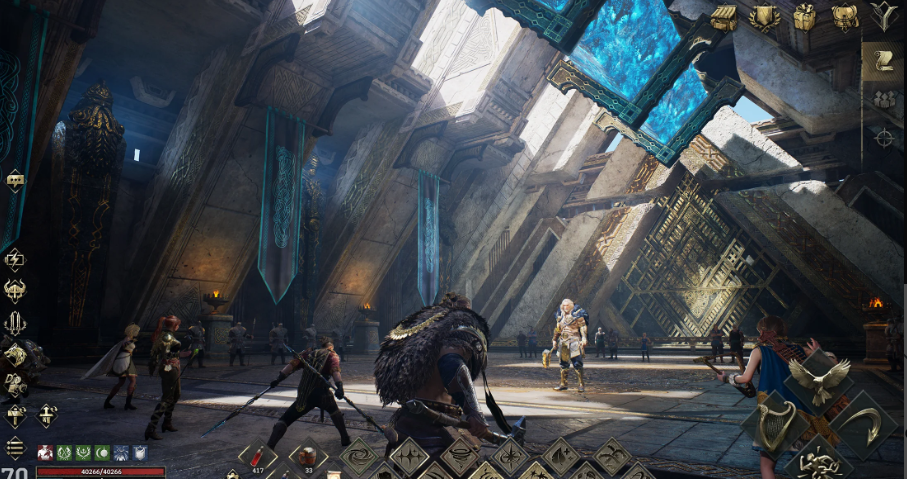
Task: Switch to the crosshair target tab
Action: coord(884,137)
